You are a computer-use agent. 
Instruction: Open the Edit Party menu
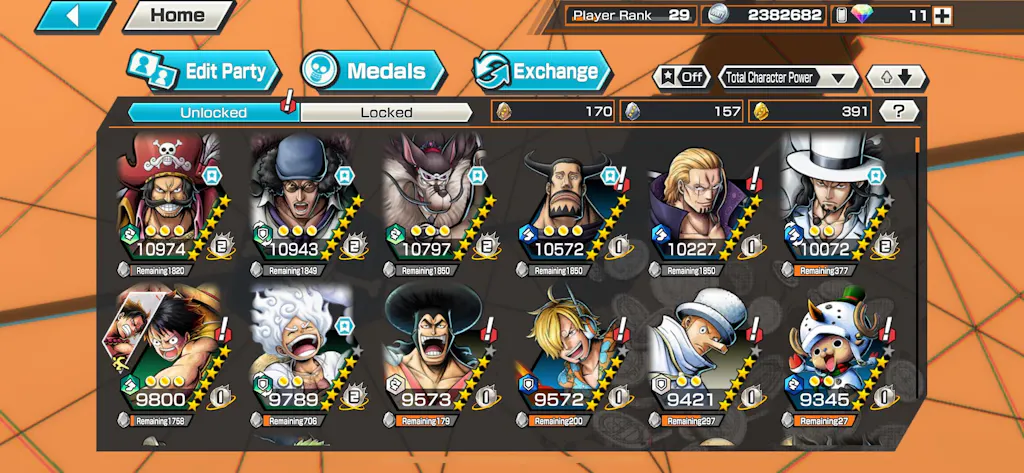(203, 71)
